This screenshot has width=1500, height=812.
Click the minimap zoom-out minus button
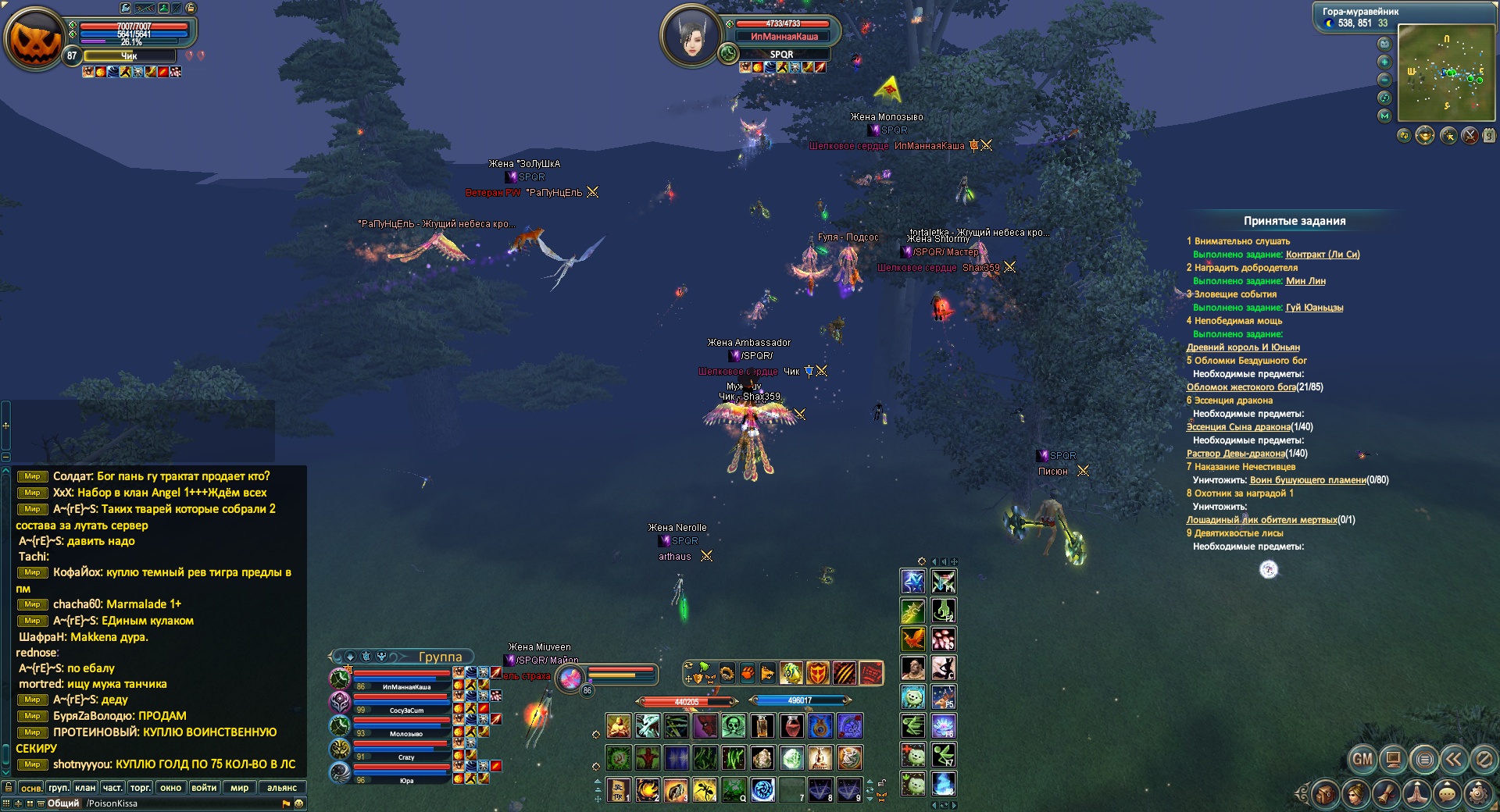(x=1384, y=80)
